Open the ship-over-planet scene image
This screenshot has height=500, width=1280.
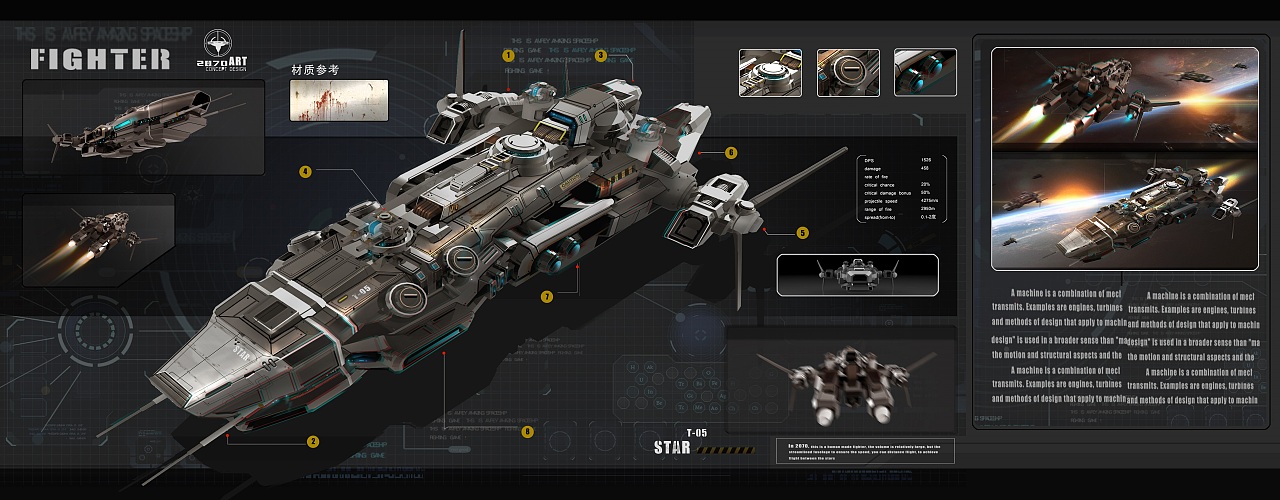coord(1124,212)
